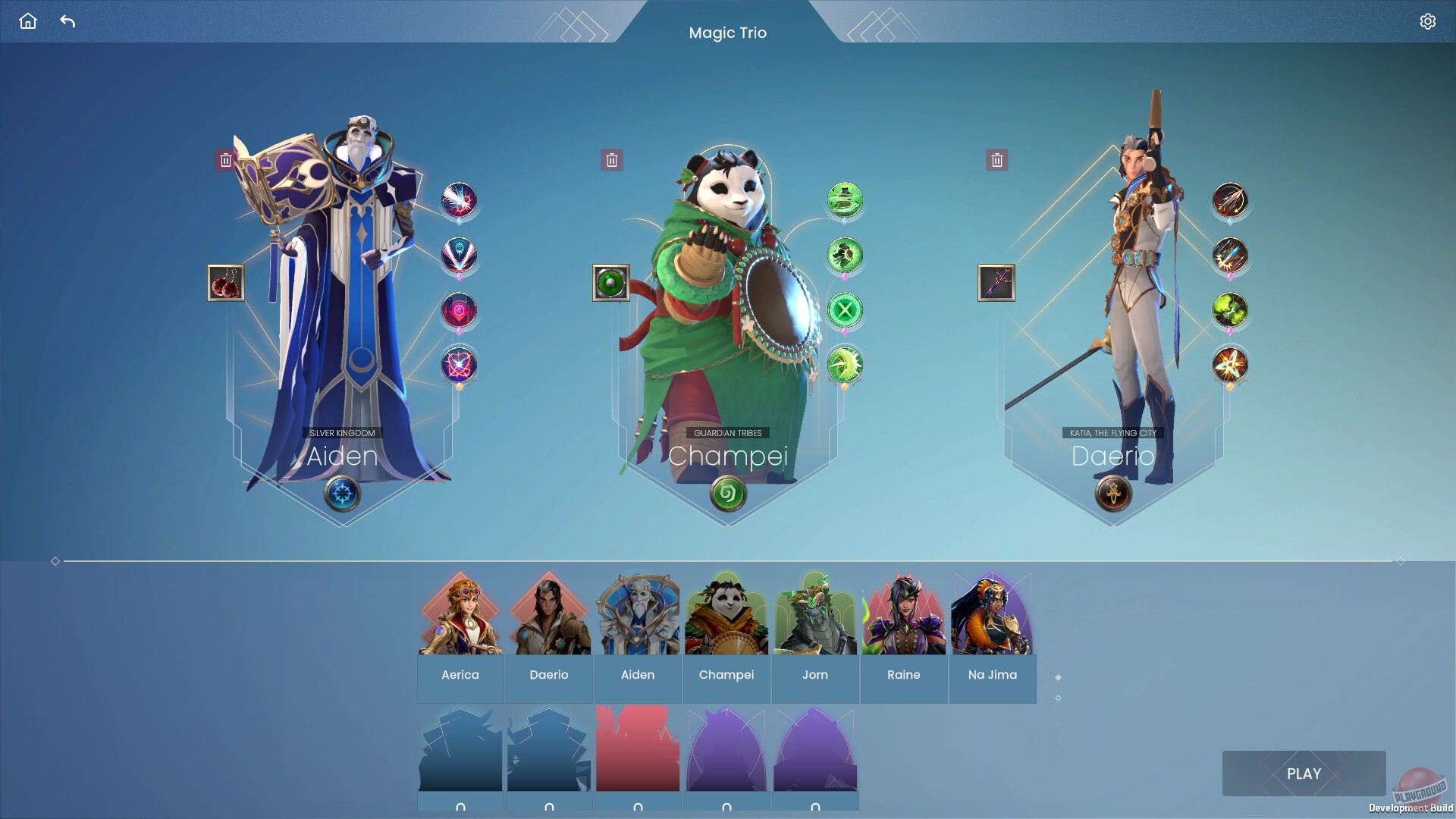
Task: Click the back arrow icon
Action: tap(68, 21)
